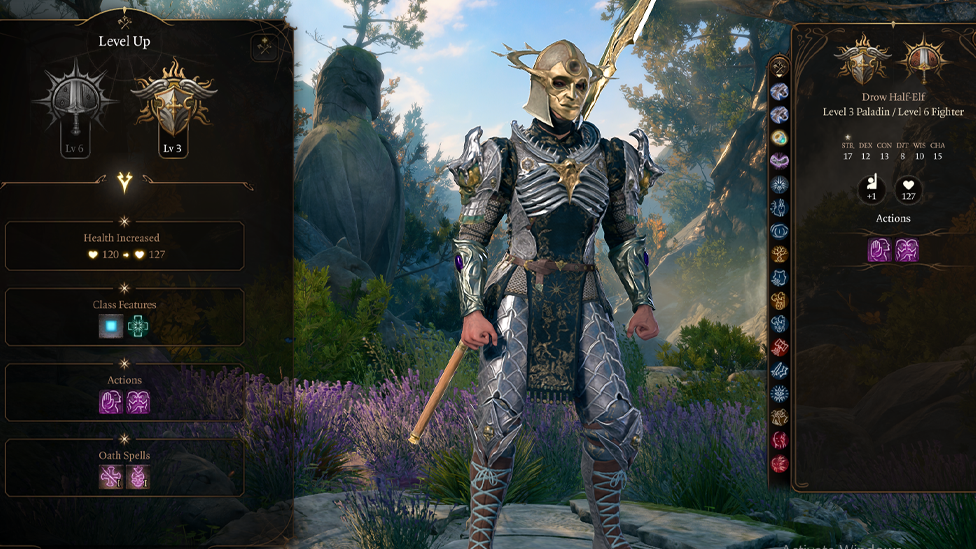
Task: Inspect the second Oath Spells icon
Action: click(138, 477)
